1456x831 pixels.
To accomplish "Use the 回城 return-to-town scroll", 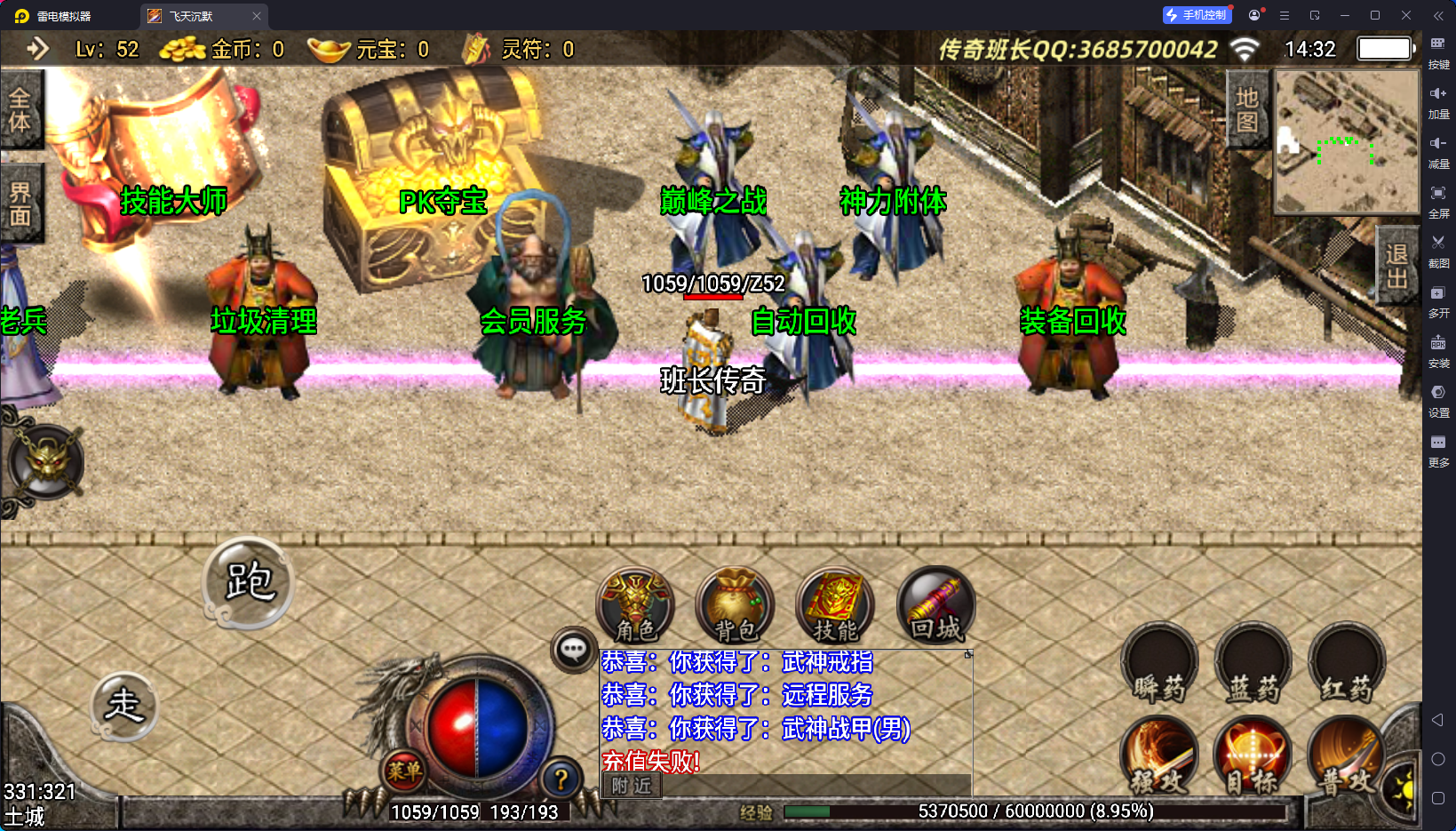I will (x=935, y=606).
